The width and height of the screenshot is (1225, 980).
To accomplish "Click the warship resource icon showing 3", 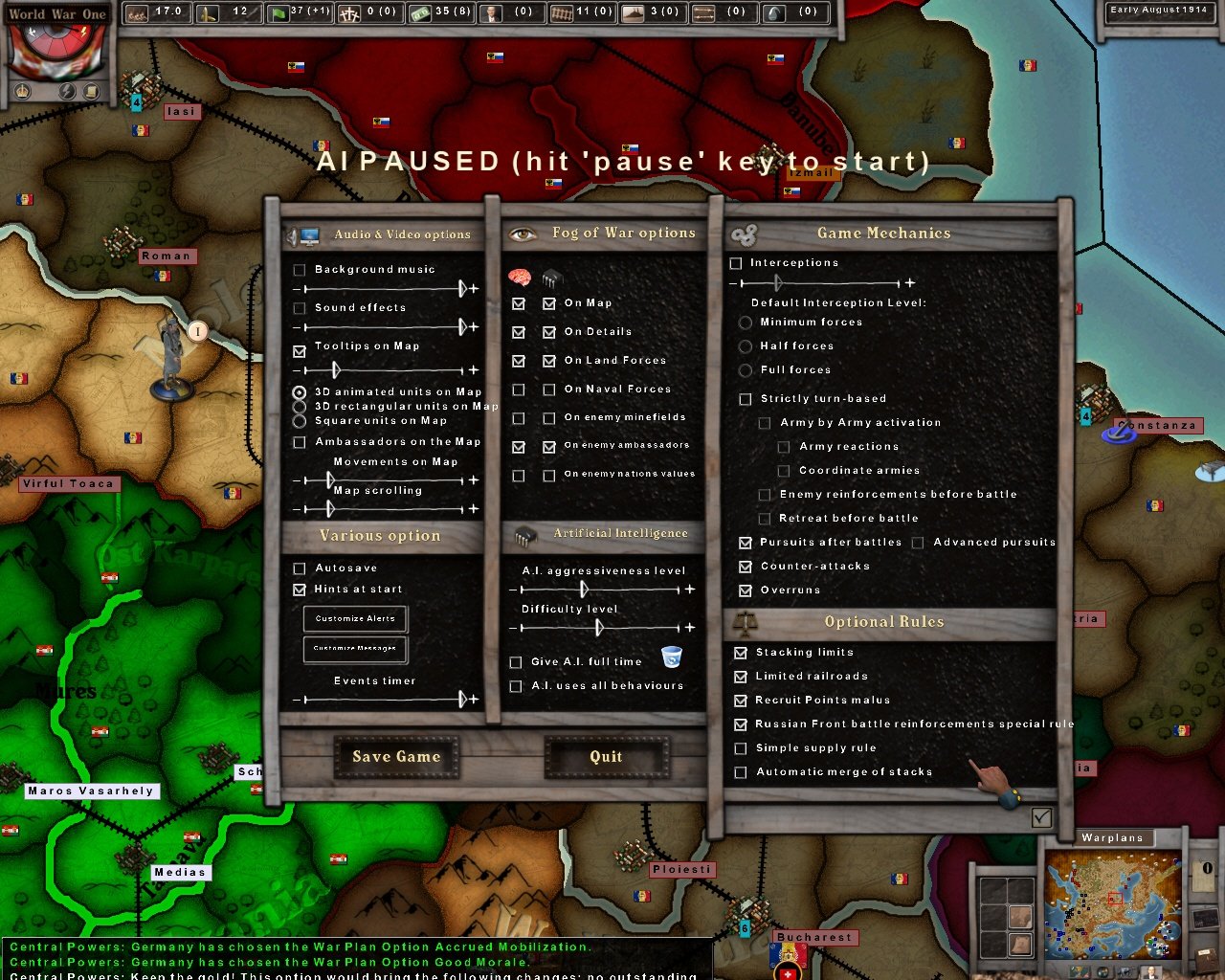I will tap(632, 12).
